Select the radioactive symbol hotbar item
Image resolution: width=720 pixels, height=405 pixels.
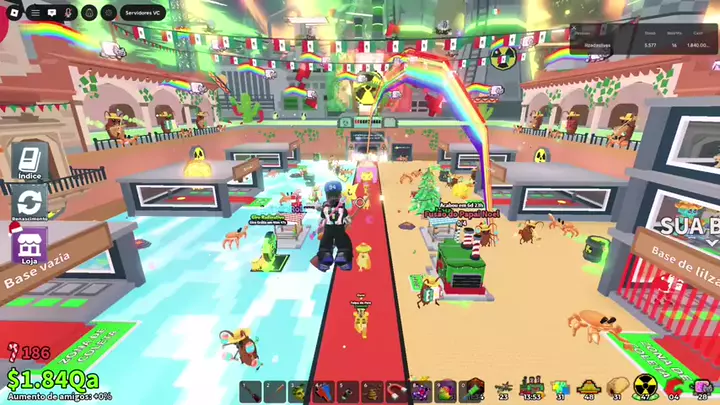(x=646, y=388)
